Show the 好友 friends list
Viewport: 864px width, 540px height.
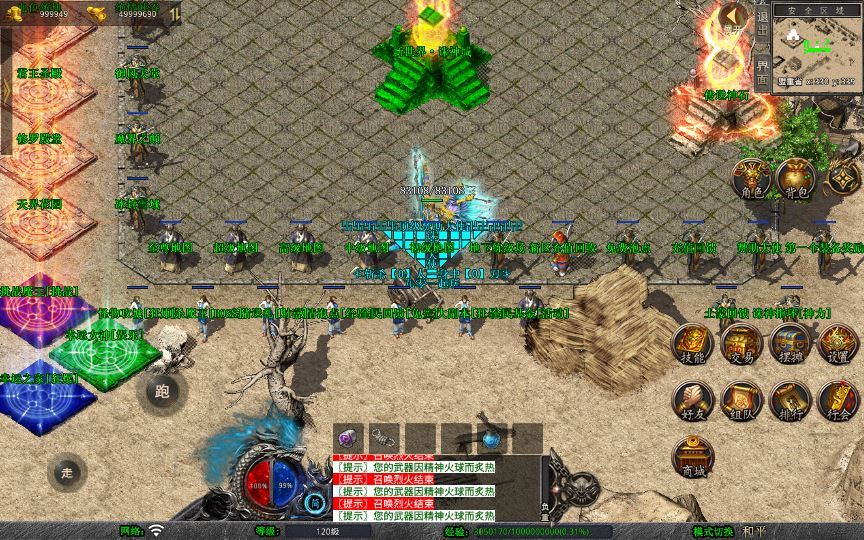692,400
